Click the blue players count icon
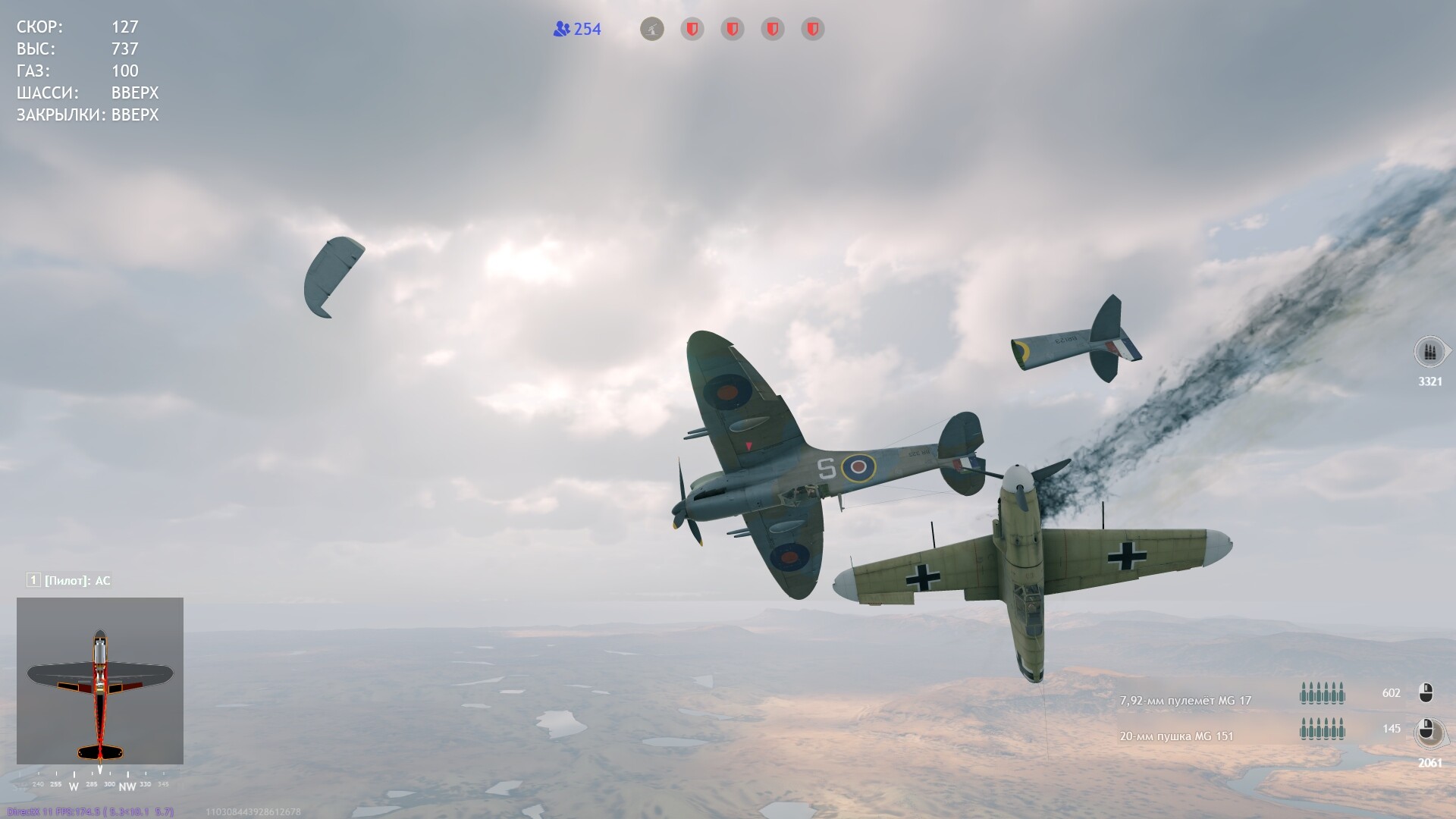 (561, 30)
